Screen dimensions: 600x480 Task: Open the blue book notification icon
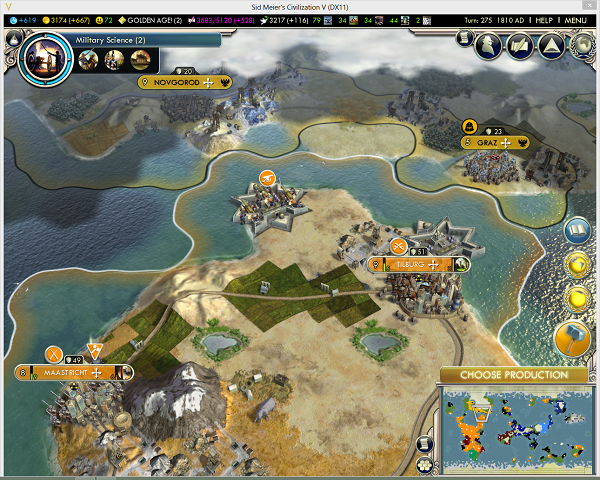point(577,231)
